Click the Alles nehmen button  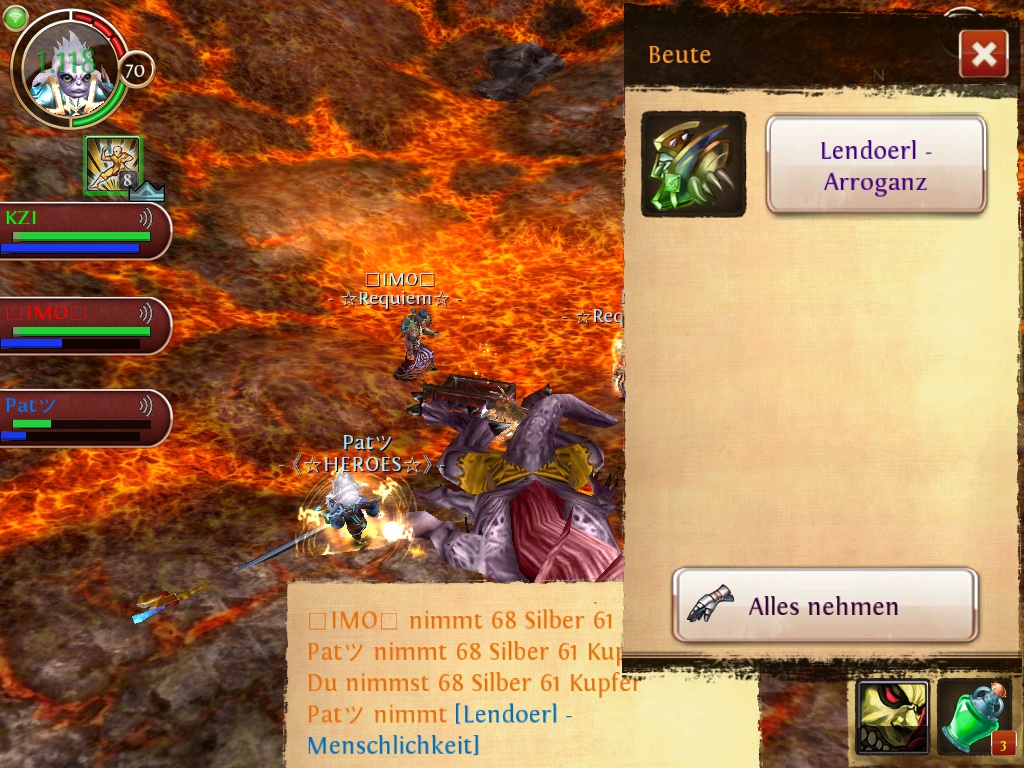(824, 605)
